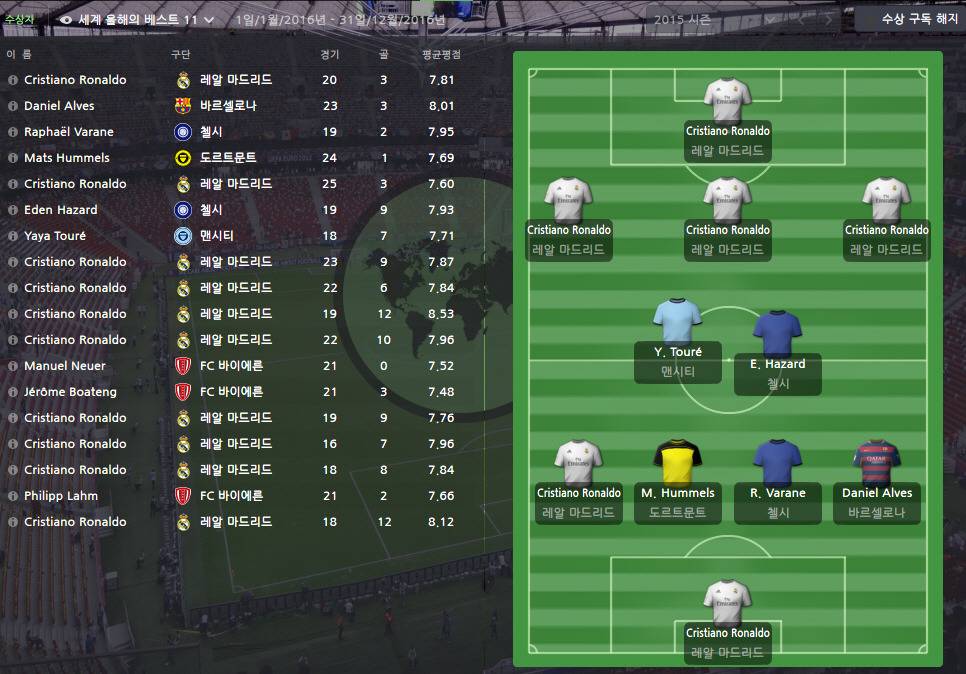966x674 pixels.
Task: Open the 세계 올해의 베스트 11 award dropdown
Action: click(137, 19)
